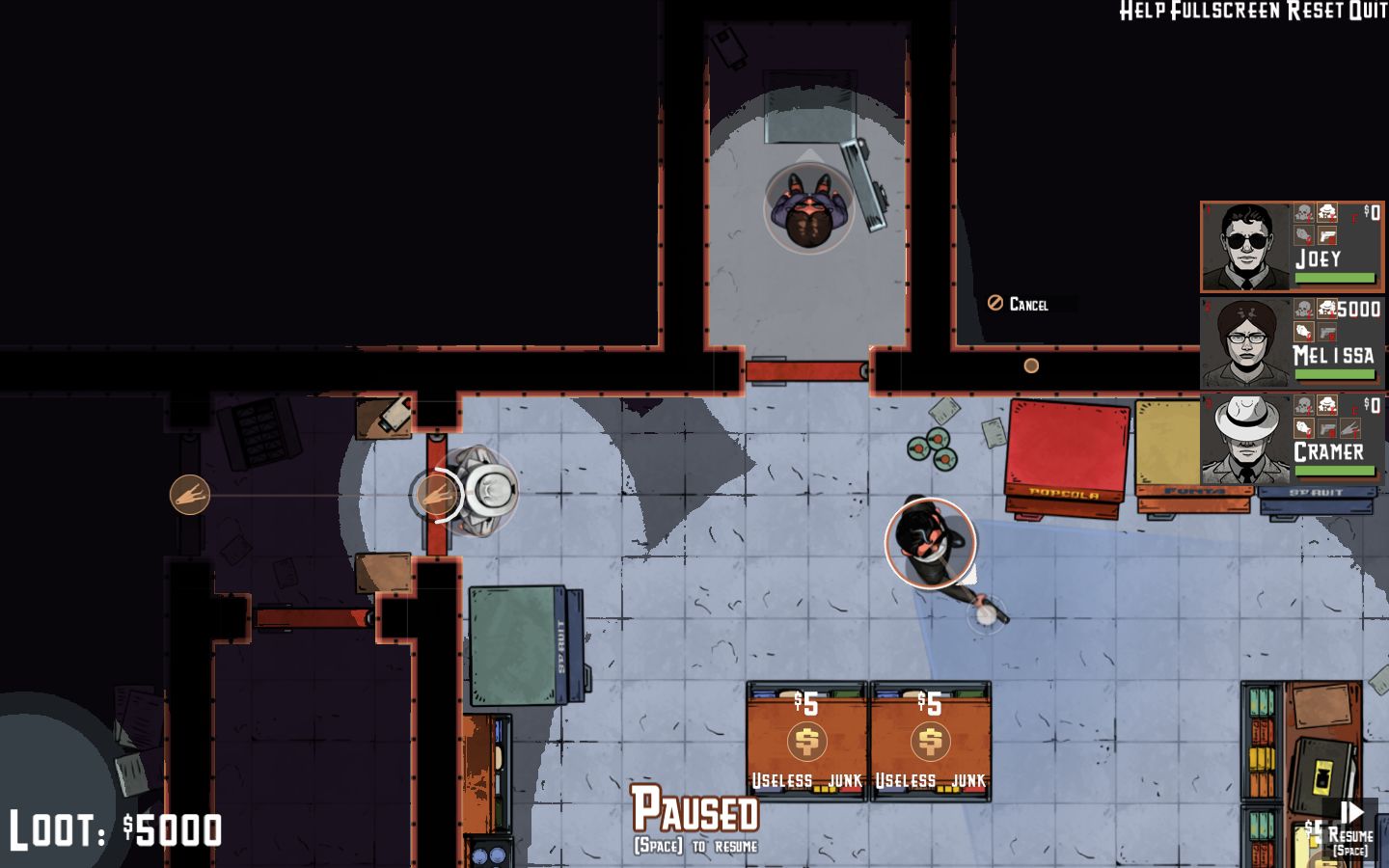Resume the paused game

click(x=1351, y=825)
